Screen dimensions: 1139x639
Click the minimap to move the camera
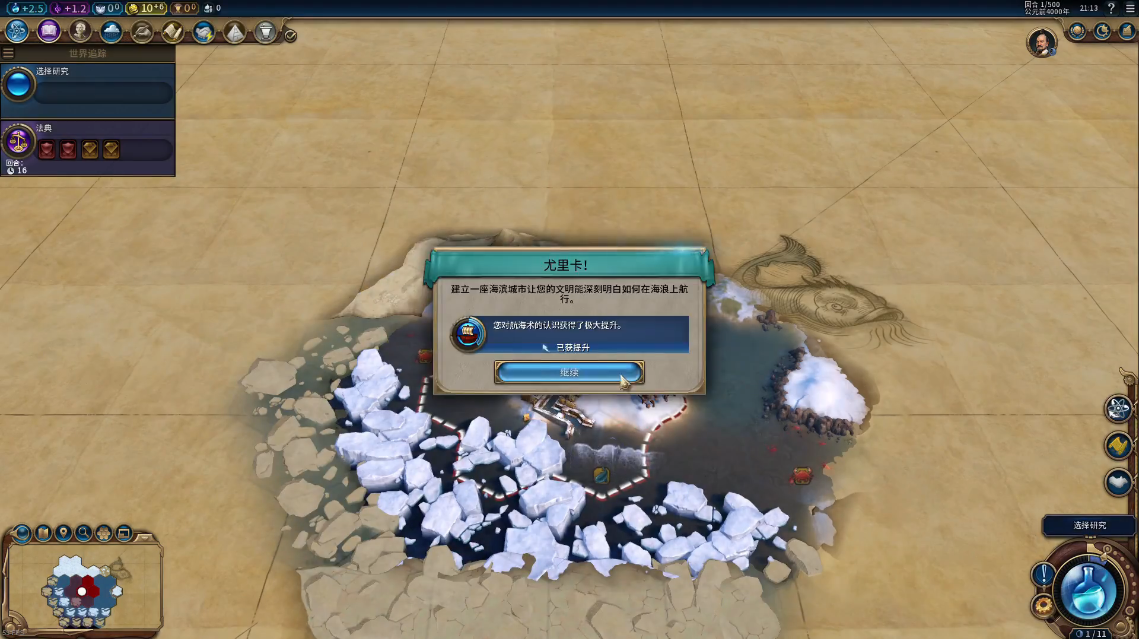84,590
